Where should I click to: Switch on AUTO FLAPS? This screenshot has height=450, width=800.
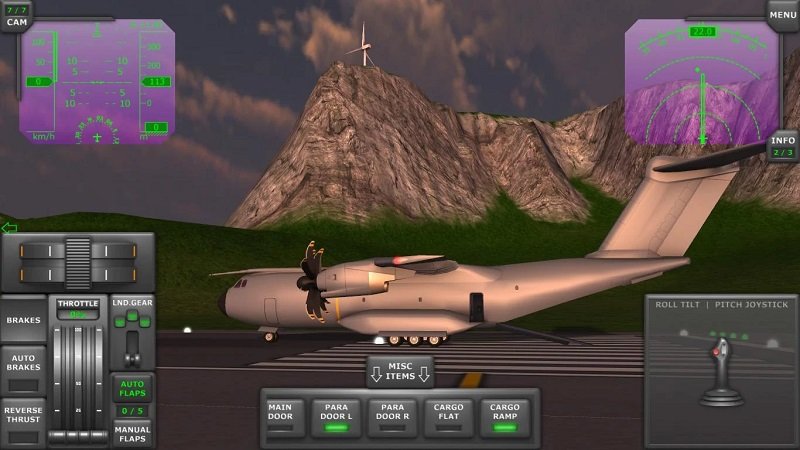point(132,388)
